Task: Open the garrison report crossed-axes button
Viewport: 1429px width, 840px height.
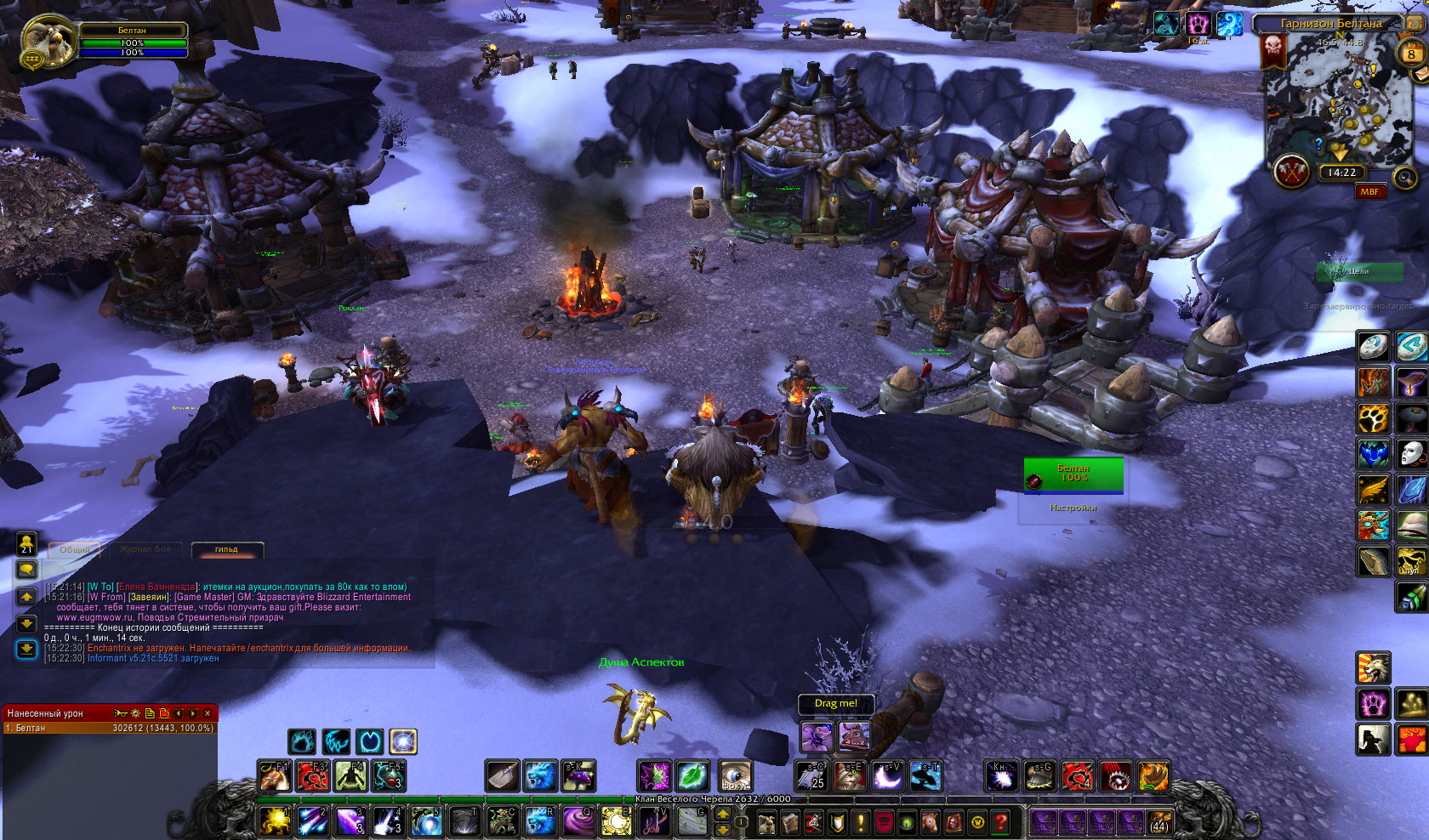Action: (1291, 172)
